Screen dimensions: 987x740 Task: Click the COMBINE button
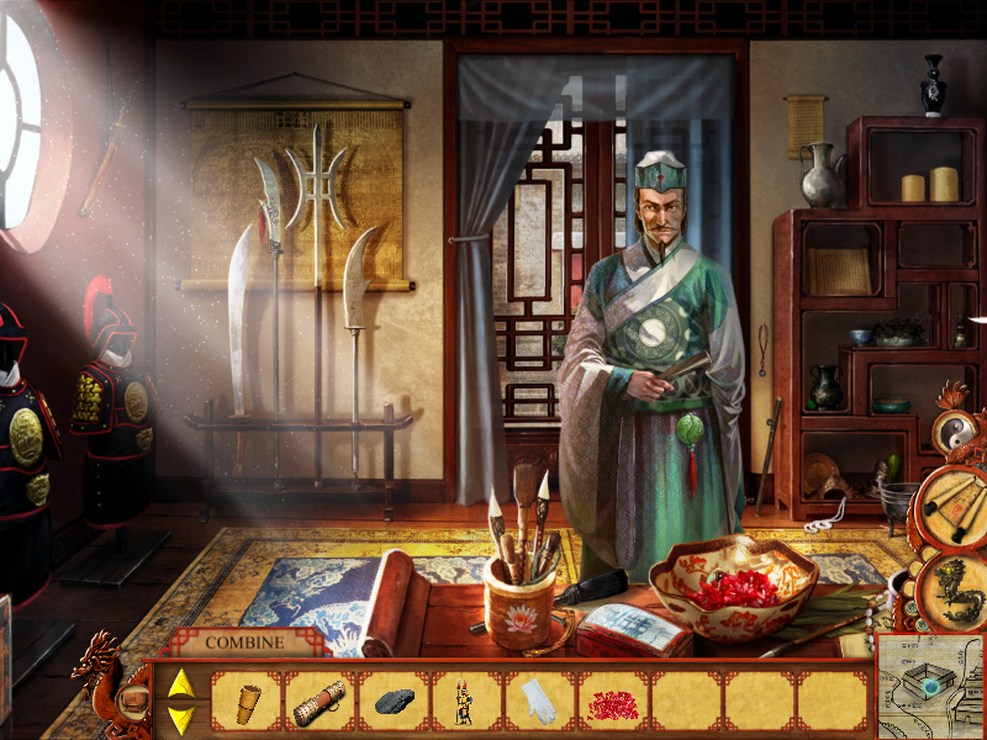click(x=245, y=643)
